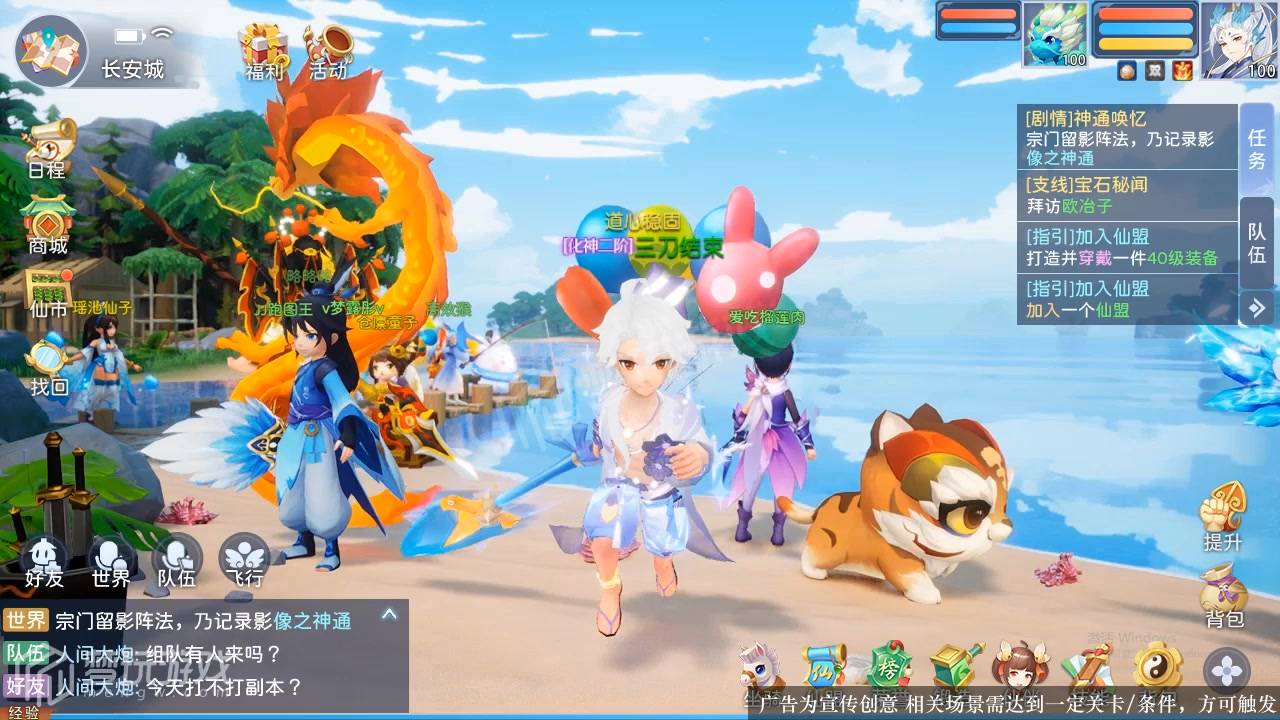Open the 活动 events menu
Image resolution: width=1280 pixels, height=720 pixels.
(328, 50)
